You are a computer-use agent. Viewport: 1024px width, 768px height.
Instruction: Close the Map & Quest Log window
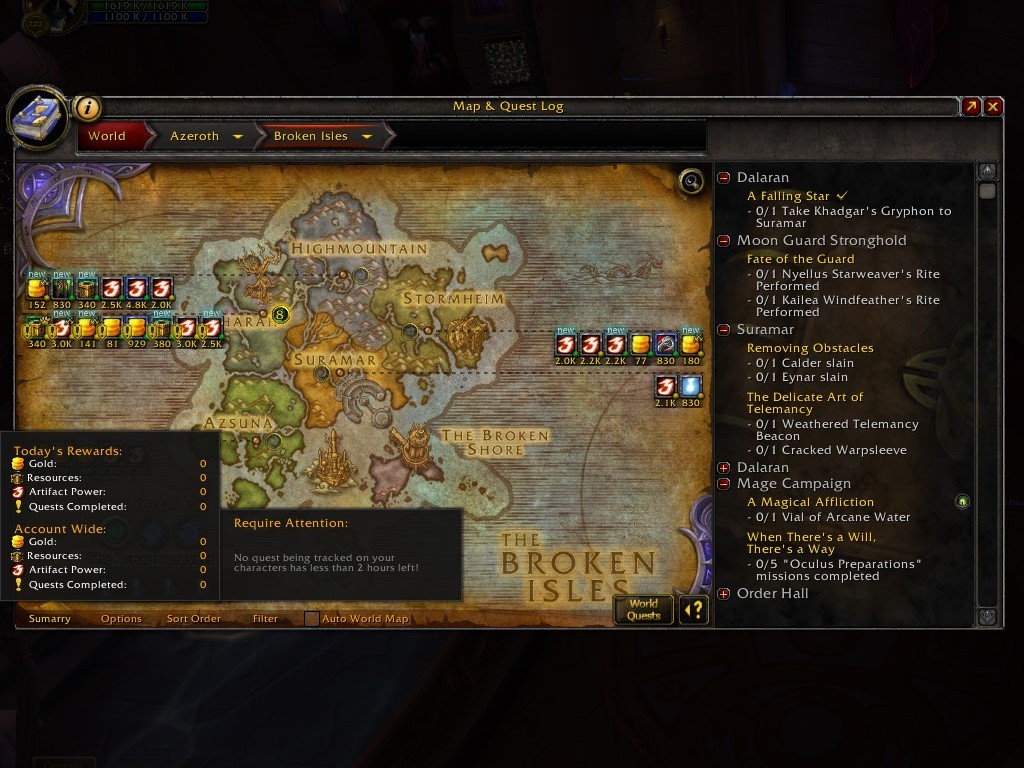[x=993, y=106]
